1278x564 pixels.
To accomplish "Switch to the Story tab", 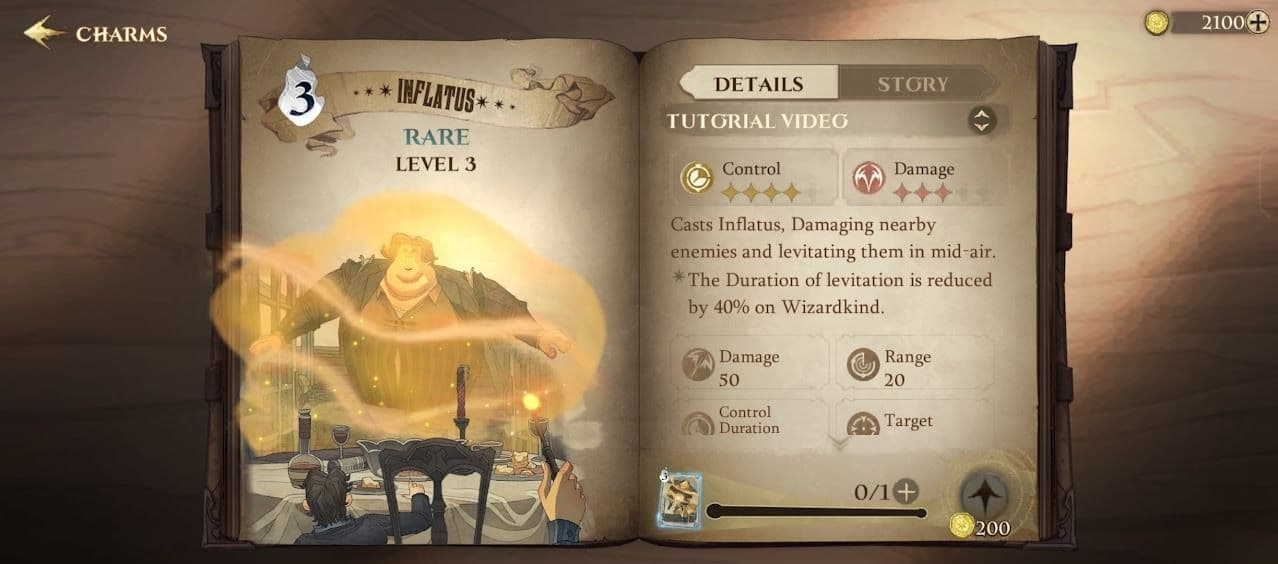I will pos(912,84).
